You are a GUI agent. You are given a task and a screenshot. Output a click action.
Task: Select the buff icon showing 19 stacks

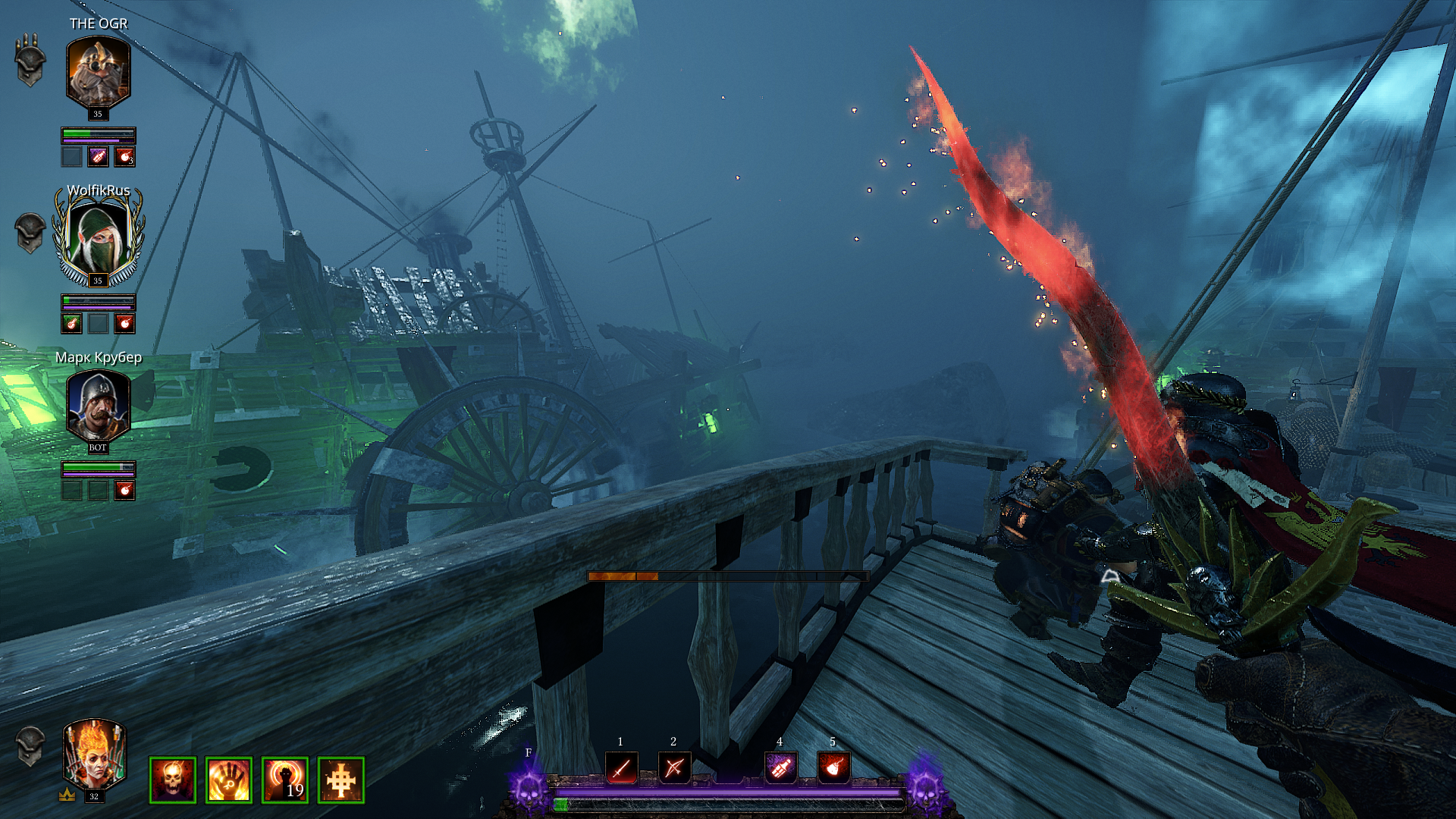[285, 780]
